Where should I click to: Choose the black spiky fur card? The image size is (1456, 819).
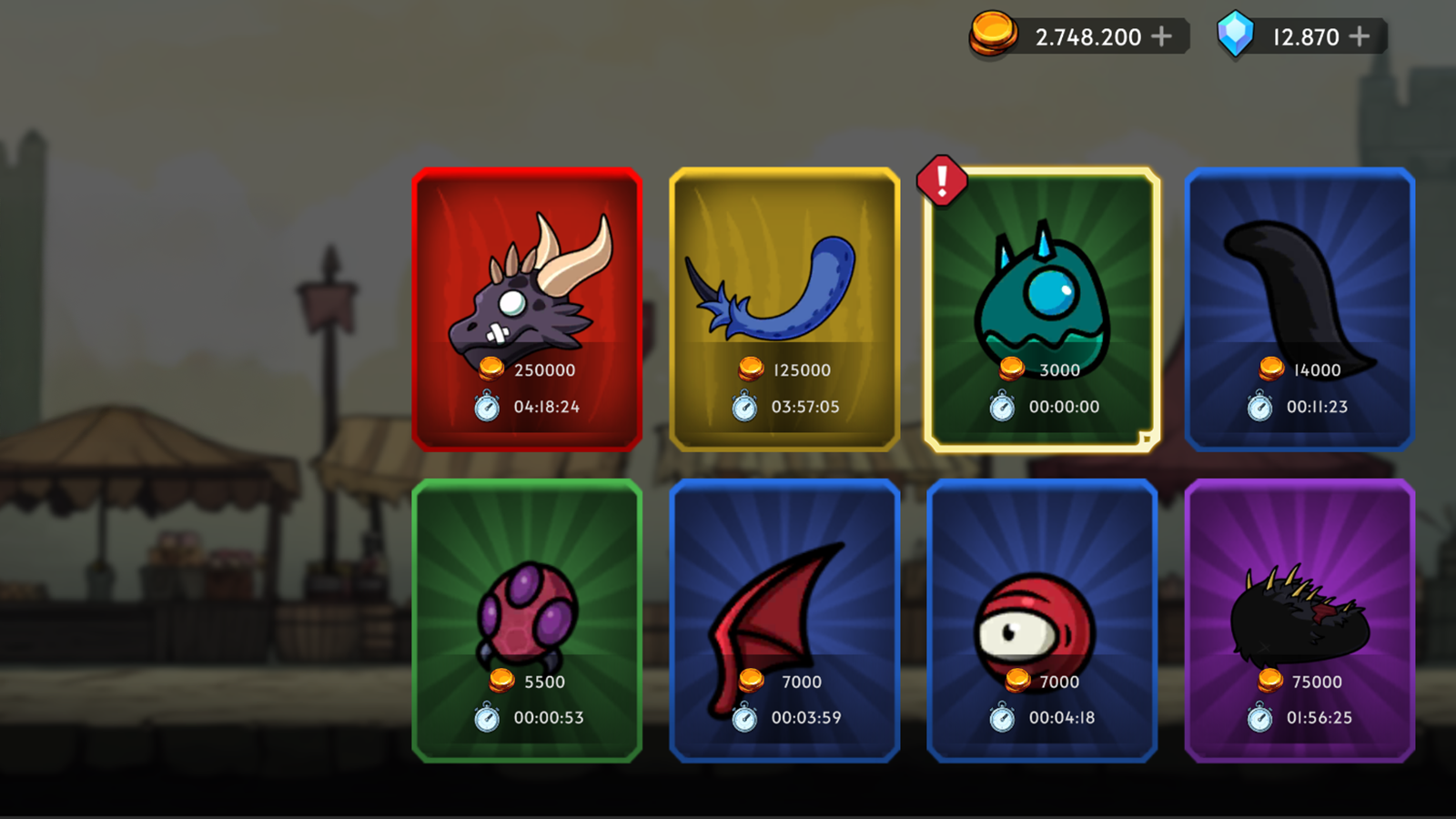(x=1299, y=621)
